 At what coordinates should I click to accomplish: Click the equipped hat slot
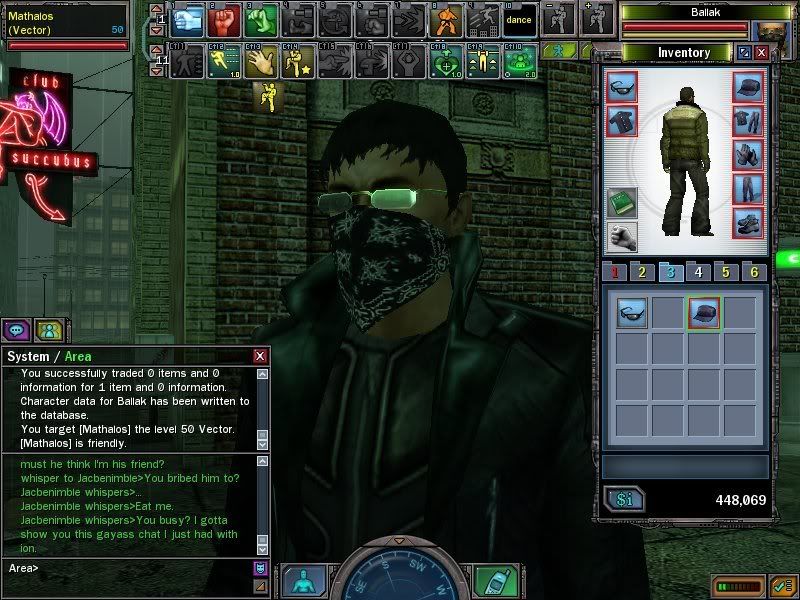[748, 88]
